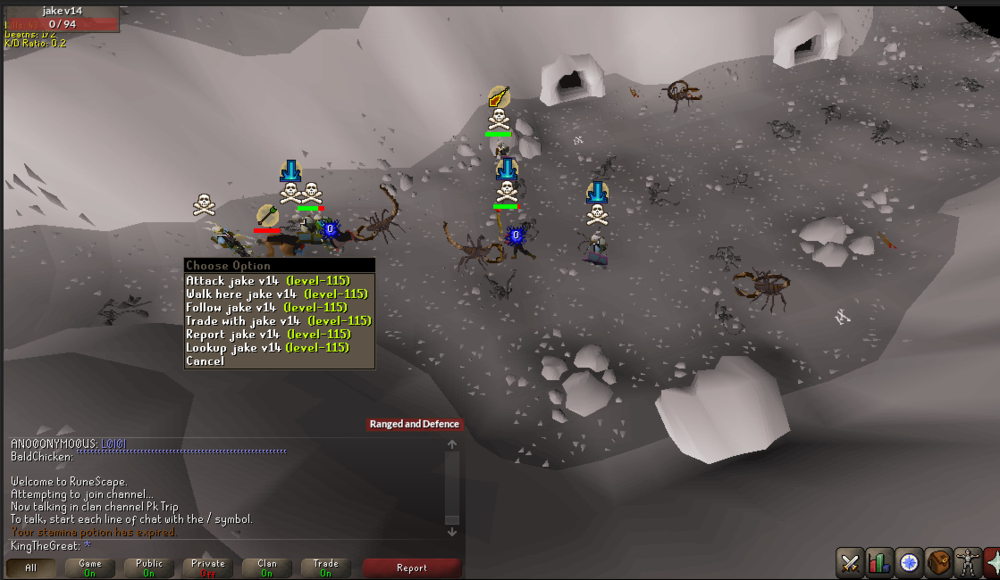Switch to the Clan chat tab

click(267, 568)
